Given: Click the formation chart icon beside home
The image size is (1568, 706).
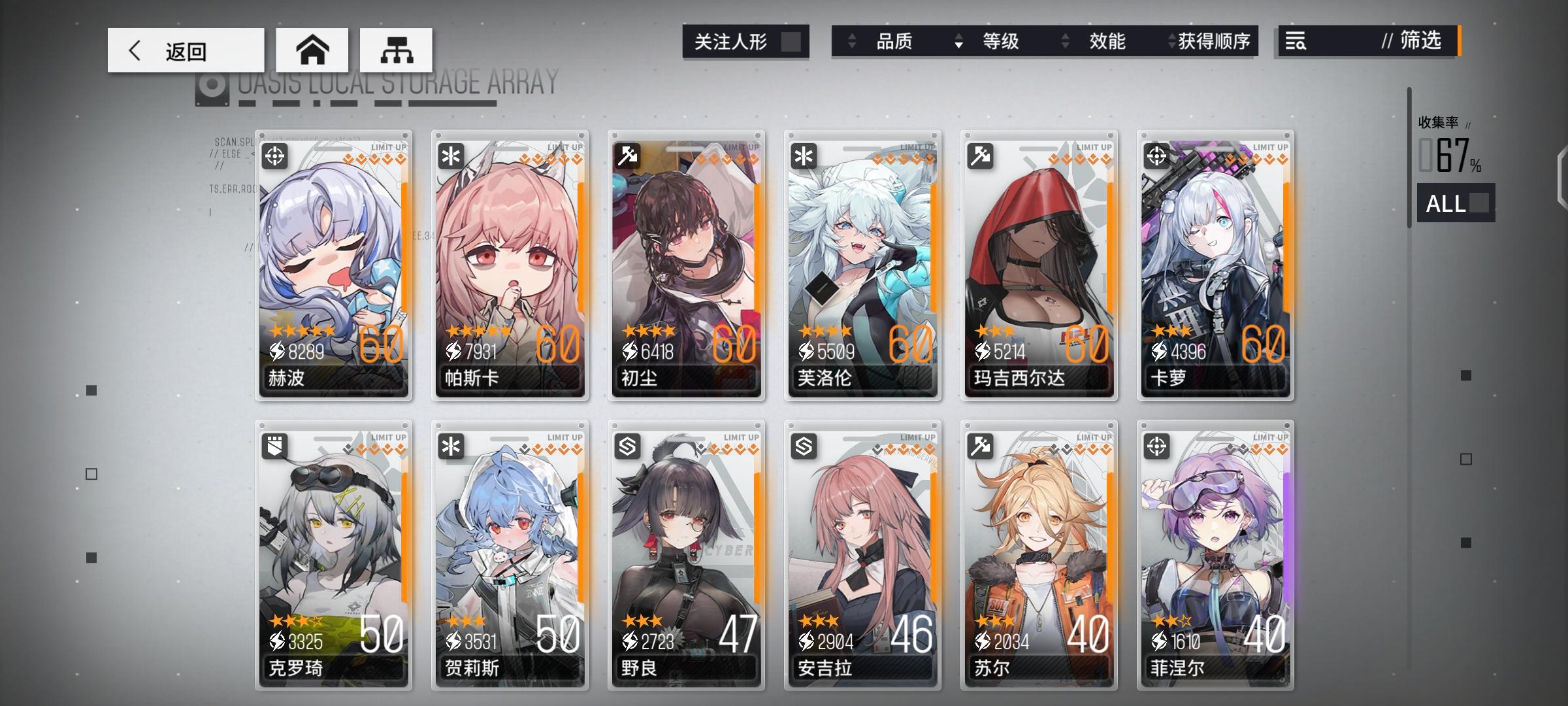Looking at the screenshot, I should point(395,49).
